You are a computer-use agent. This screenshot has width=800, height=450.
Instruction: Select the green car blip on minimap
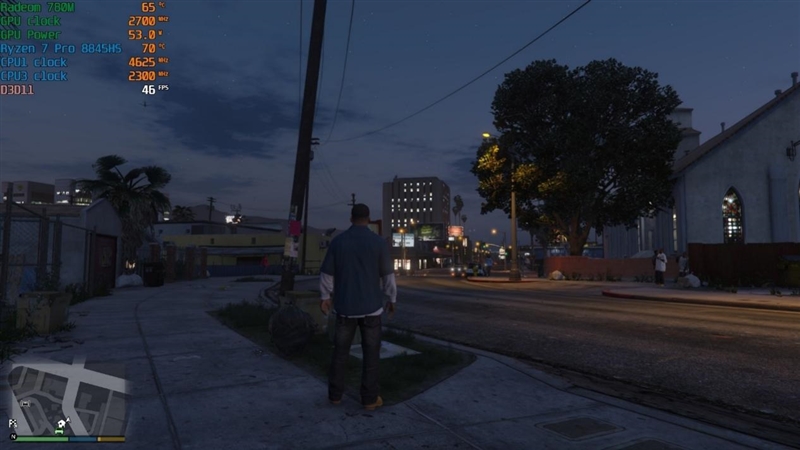[x=59, y=431]
